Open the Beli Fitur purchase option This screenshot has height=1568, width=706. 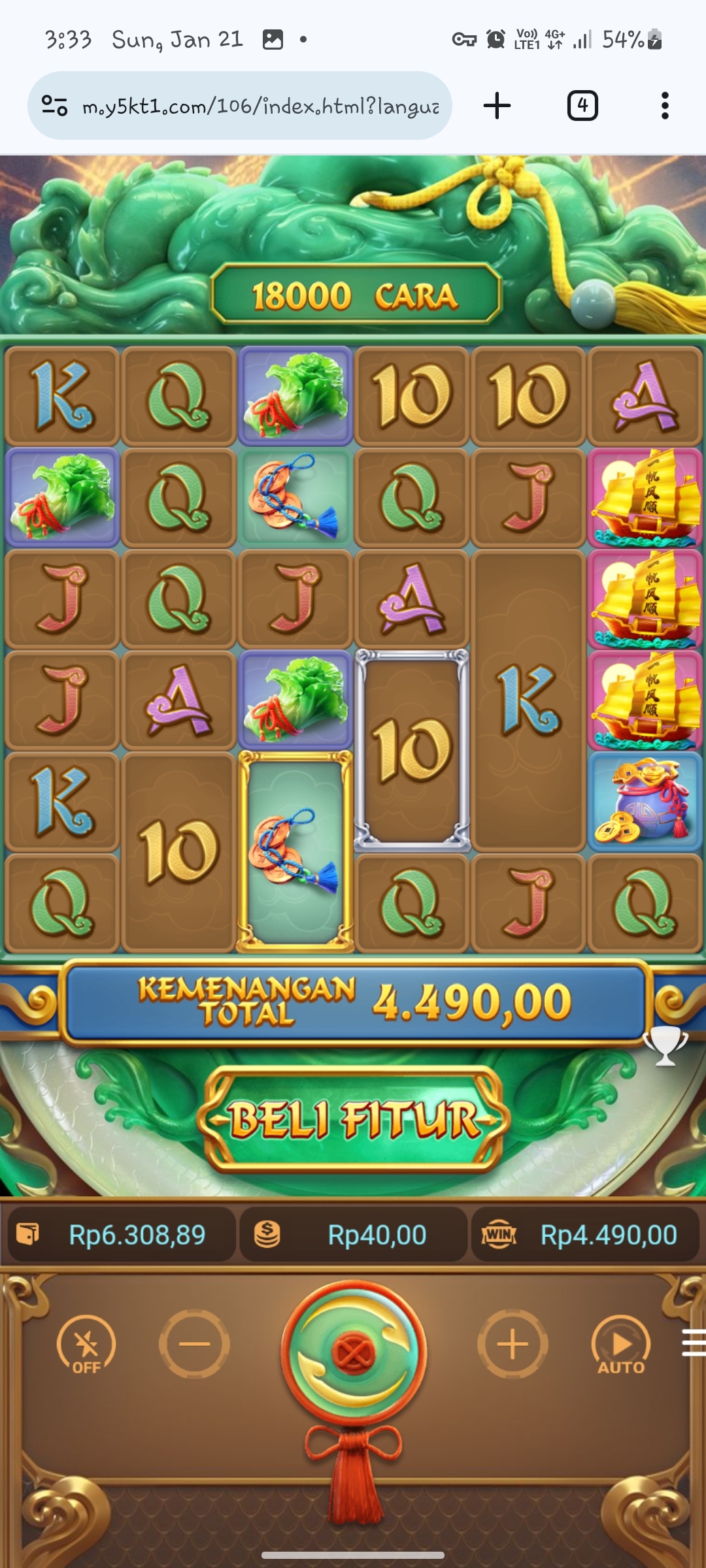click(x=354, y=1120)
